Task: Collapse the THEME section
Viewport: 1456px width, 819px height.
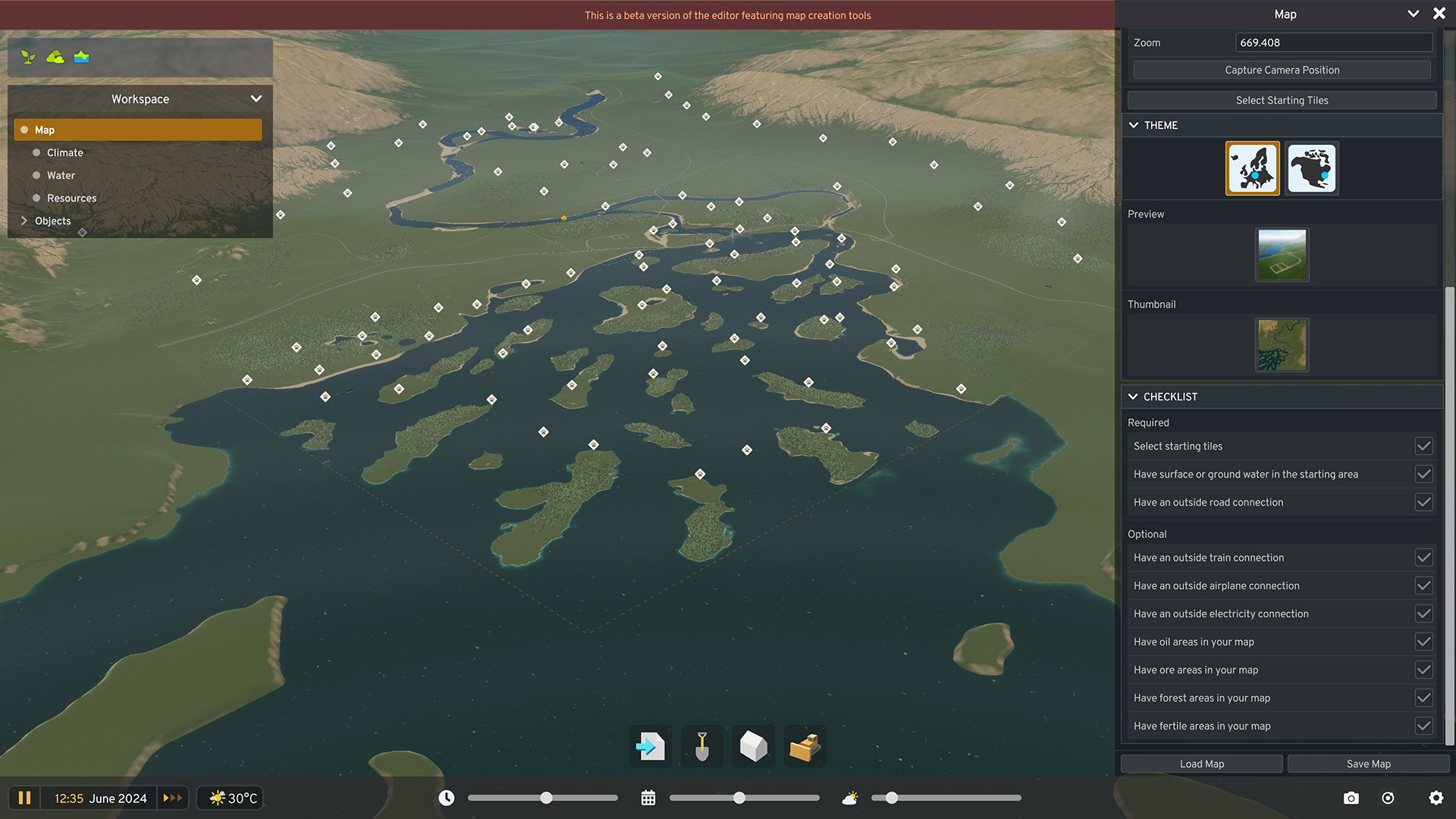Action: pyautogui.click(x=1134, y=125)
